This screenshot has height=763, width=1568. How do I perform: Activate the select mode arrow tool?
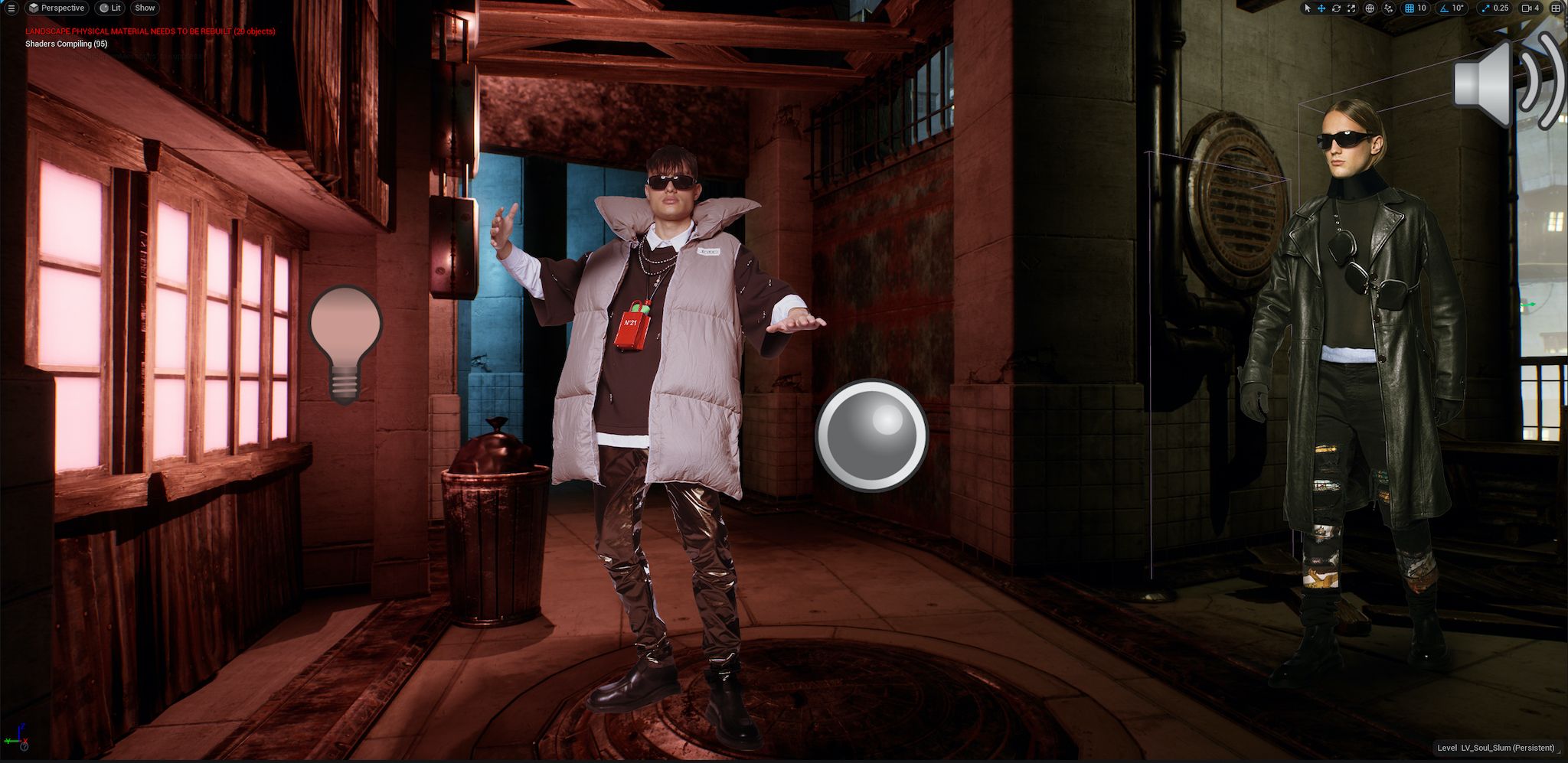(1307, 8)
